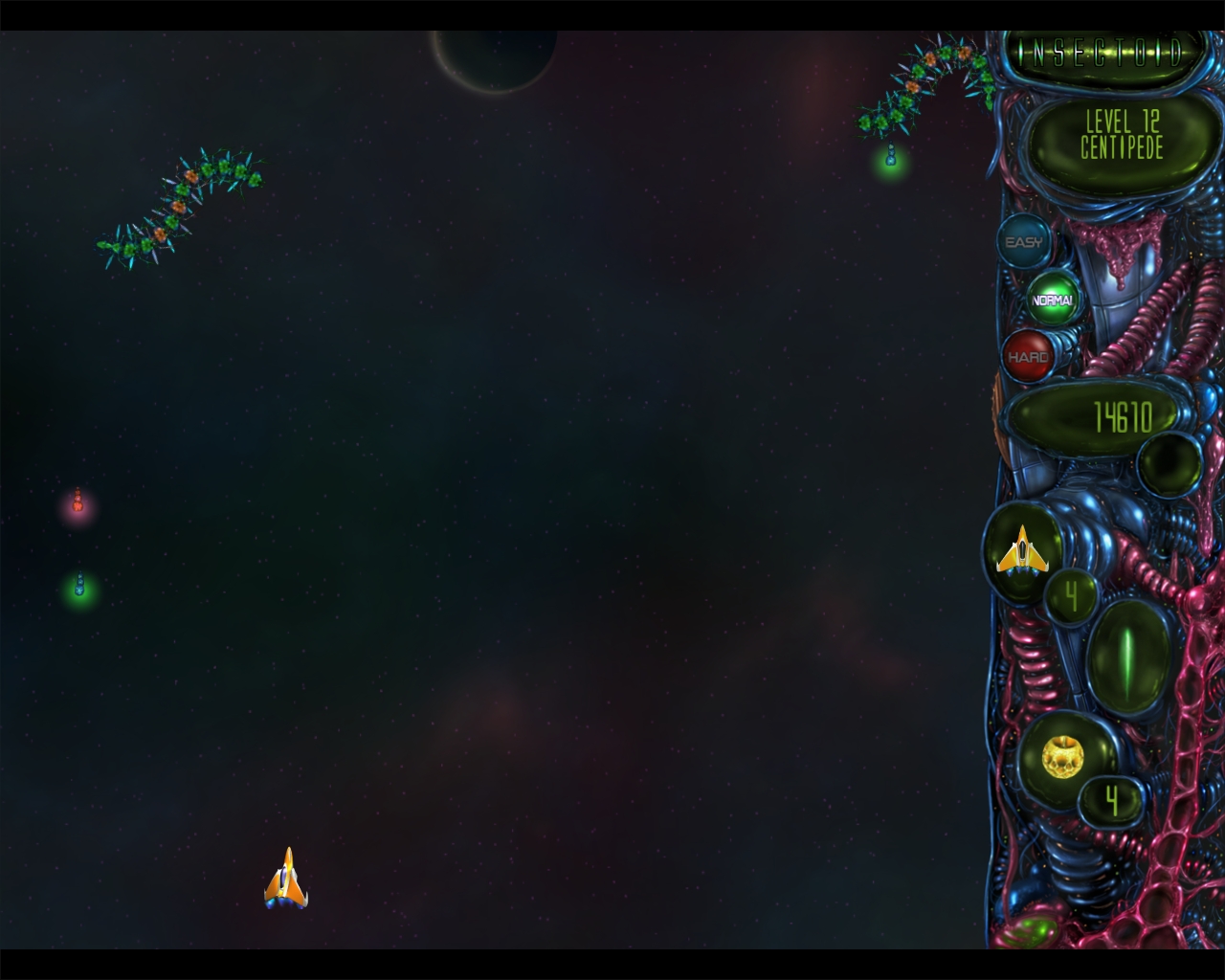Click the LEVEL 12 CENTIPEDE display
The image size is (1225, 980).
[1120, 139]
